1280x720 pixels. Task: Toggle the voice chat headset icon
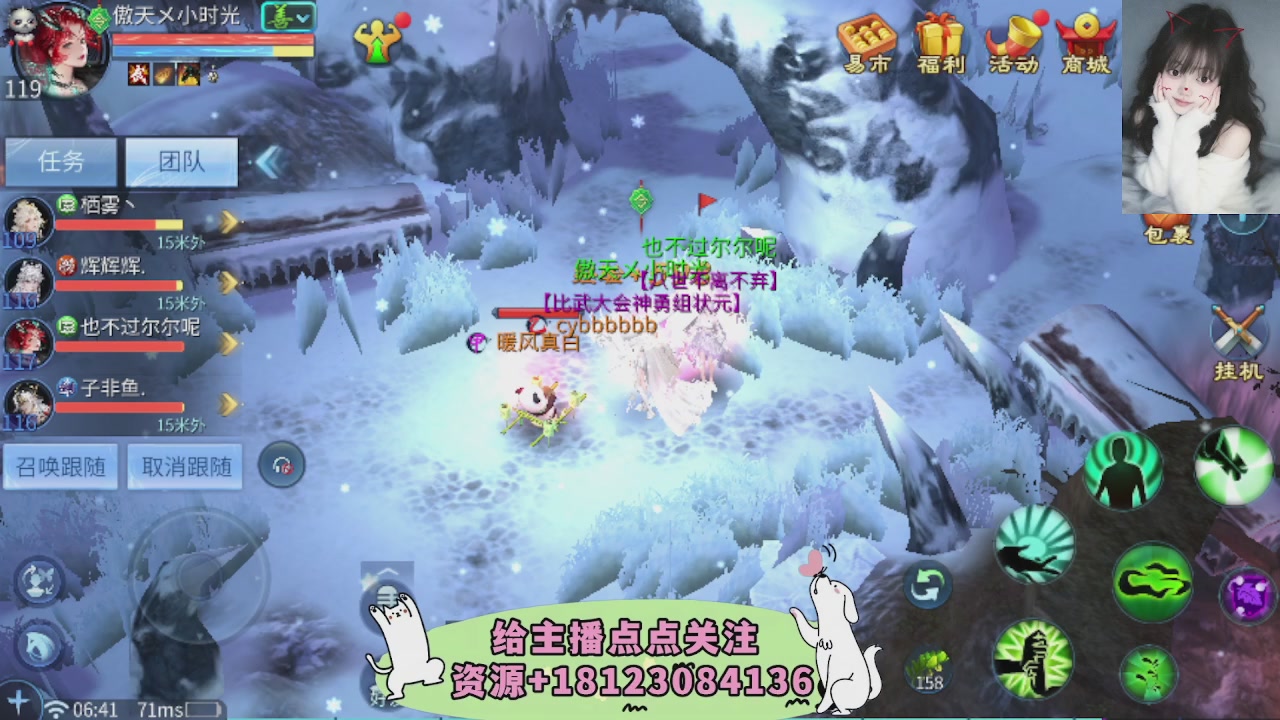[x=282, y=465]
